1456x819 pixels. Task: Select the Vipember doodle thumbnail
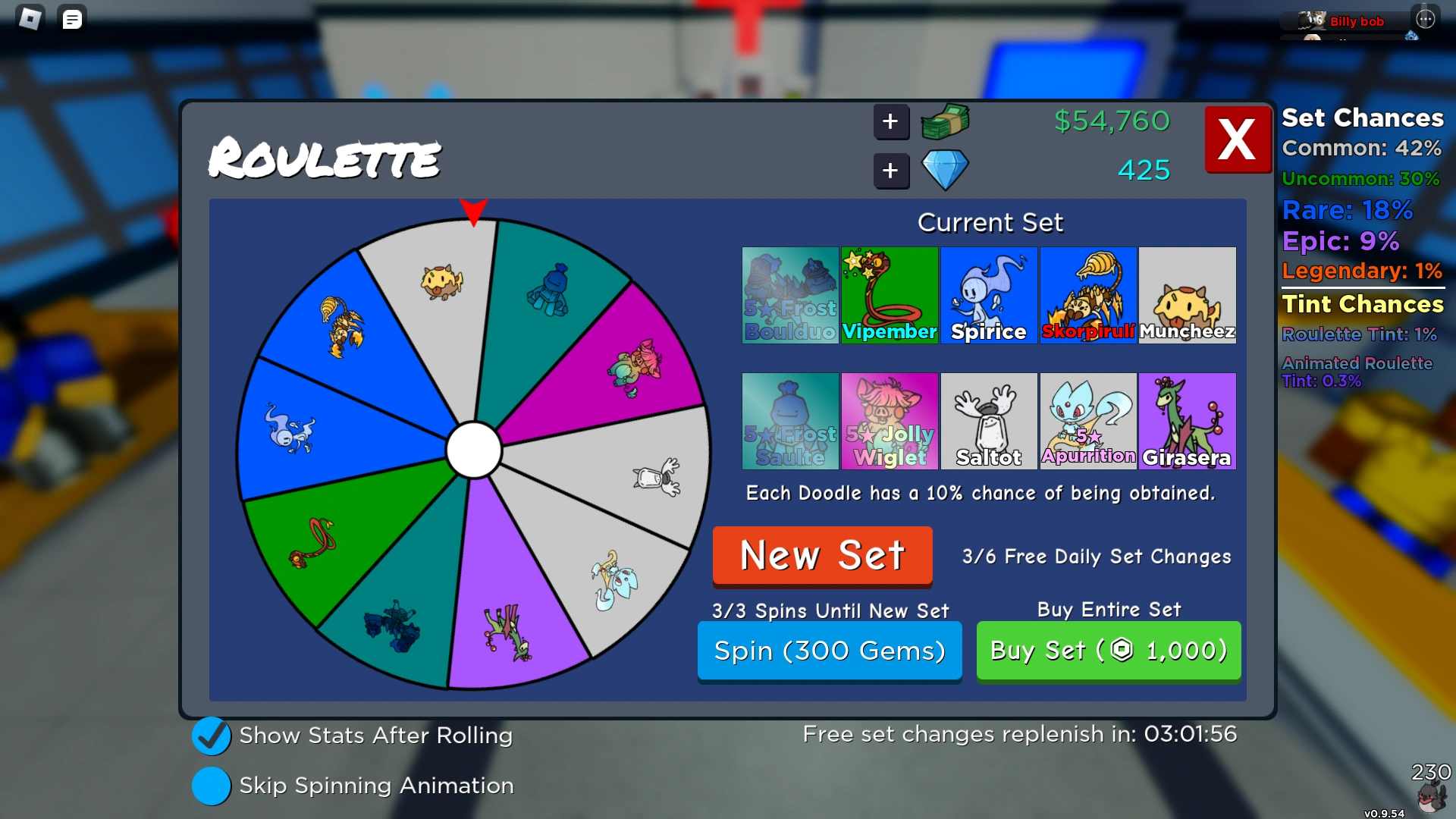[x=889, y=294]
